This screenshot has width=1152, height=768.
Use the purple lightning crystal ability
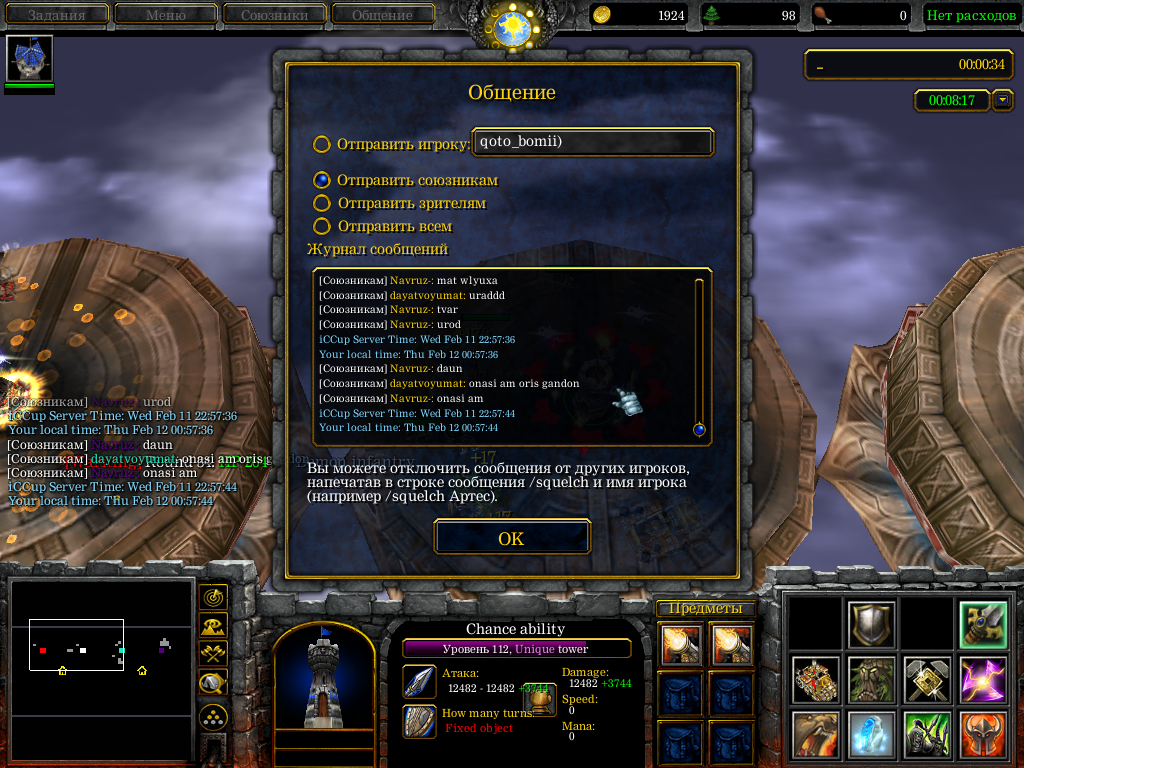[982, 679]
